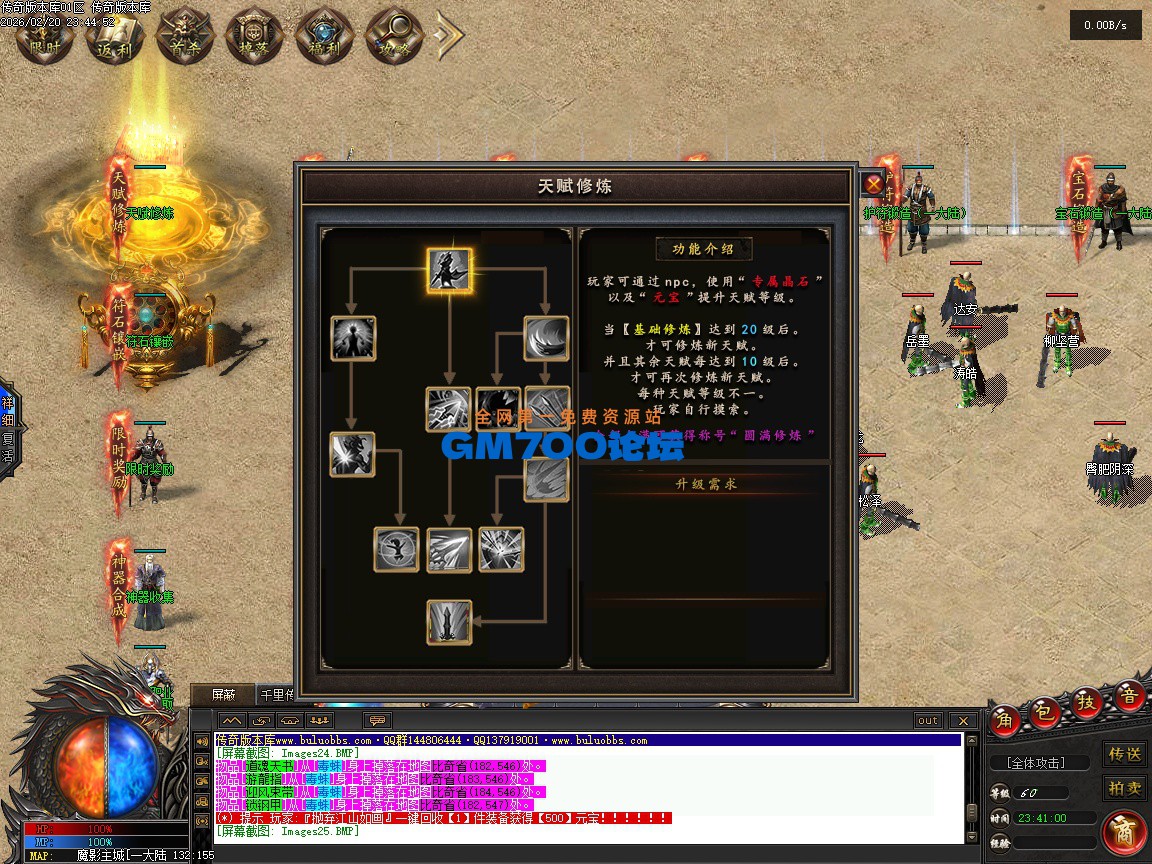Open the 首杀 first-kill icon
This screenshot has width=1152, height=864.
[182, 35]
